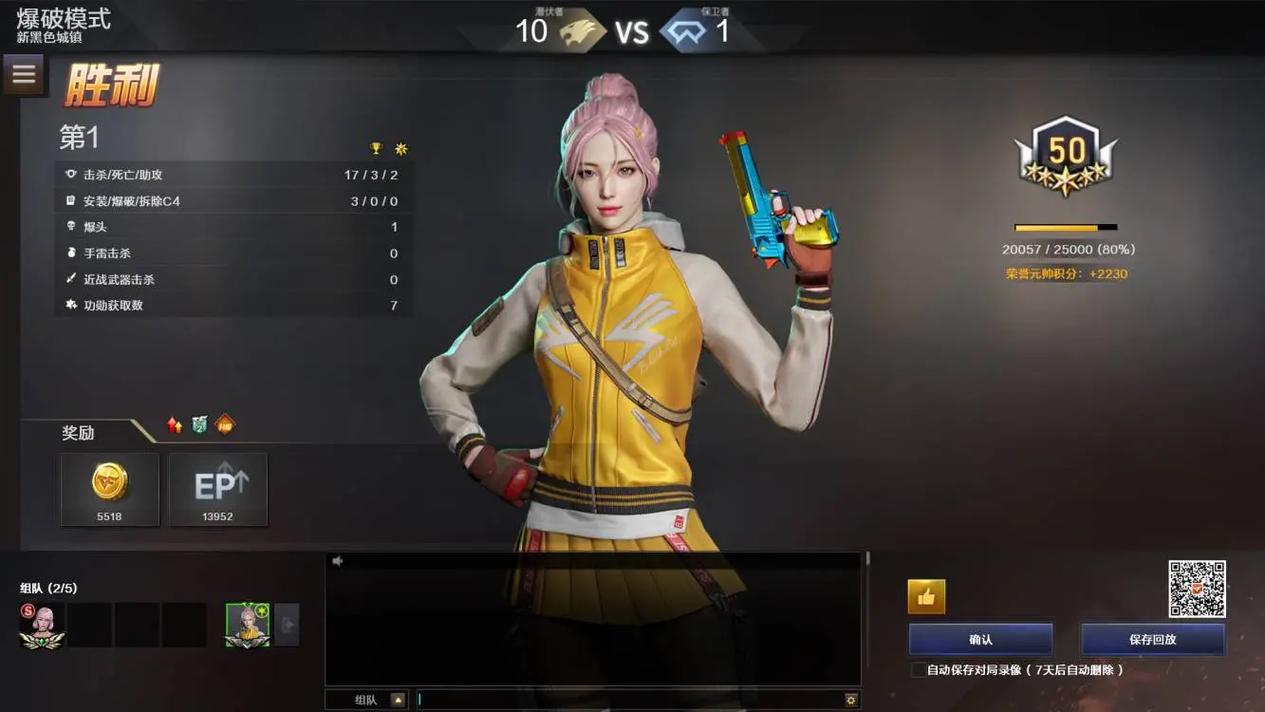Select the EP experience reward tile

click(218, 489)
